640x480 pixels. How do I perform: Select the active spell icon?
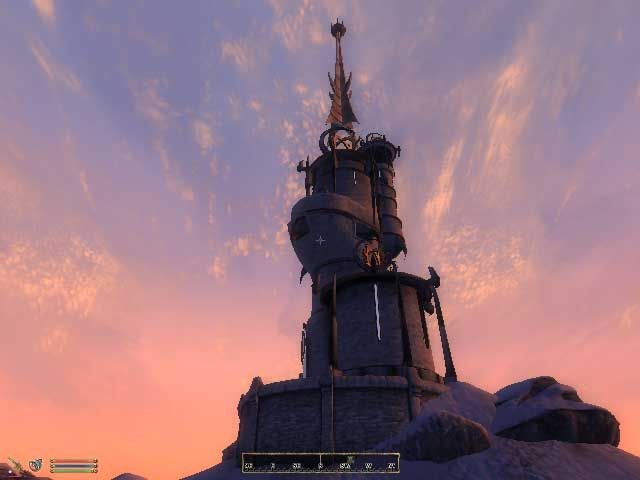tap(35, 465)
